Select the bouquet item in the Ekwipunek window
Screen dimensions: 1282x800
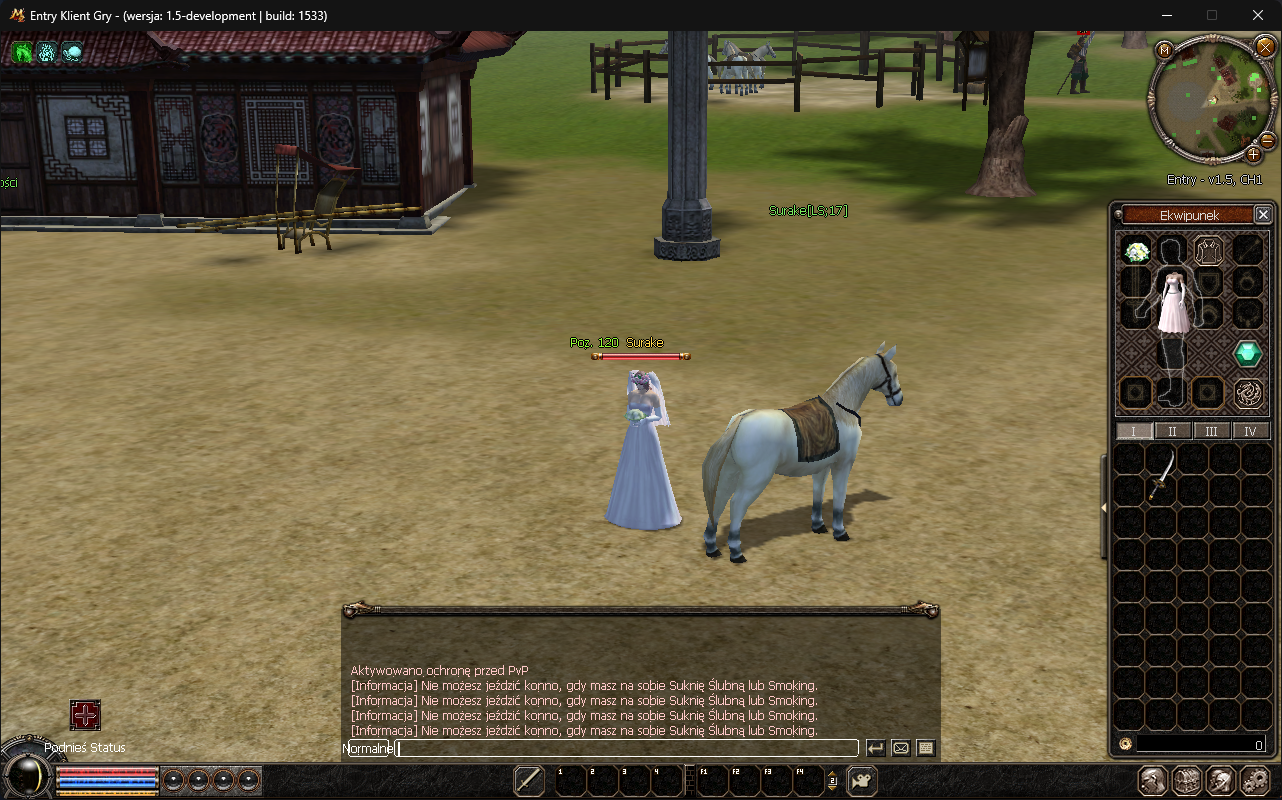(x=1135, y=251)
